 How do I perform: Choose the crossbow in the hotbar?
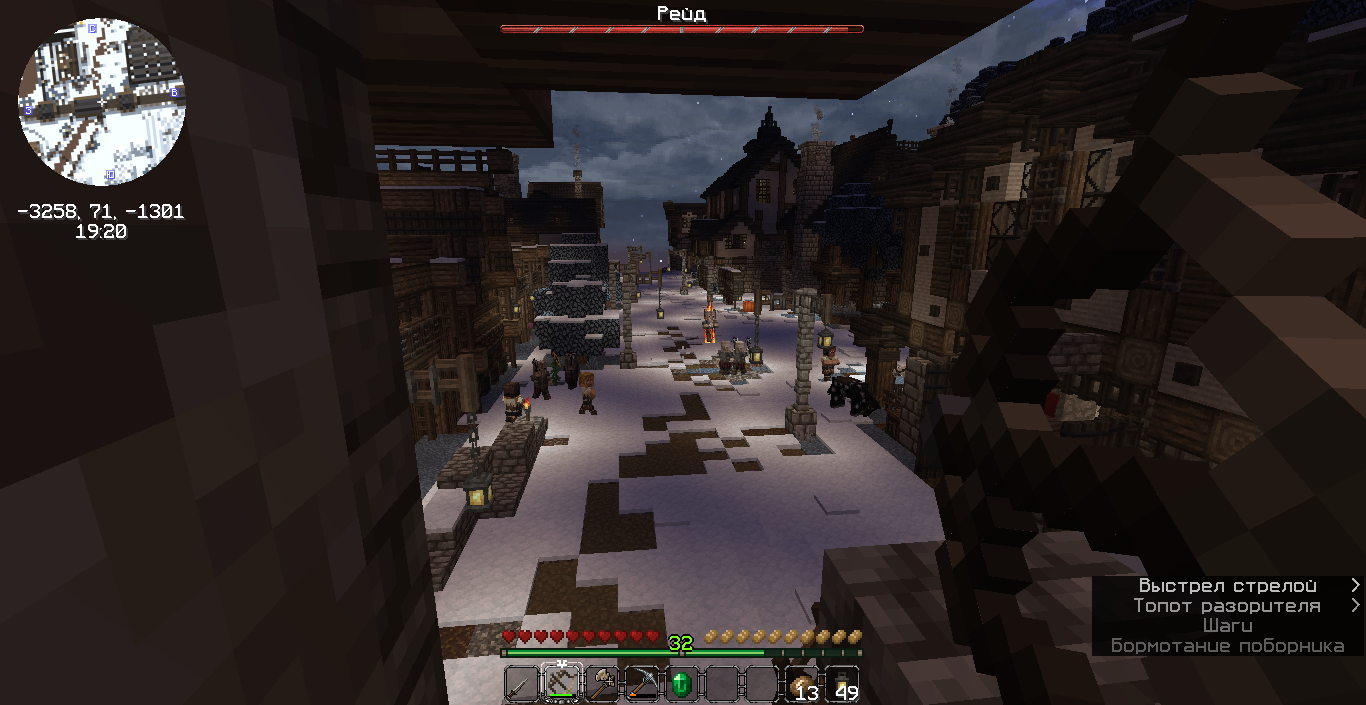(x=561, y=684)
